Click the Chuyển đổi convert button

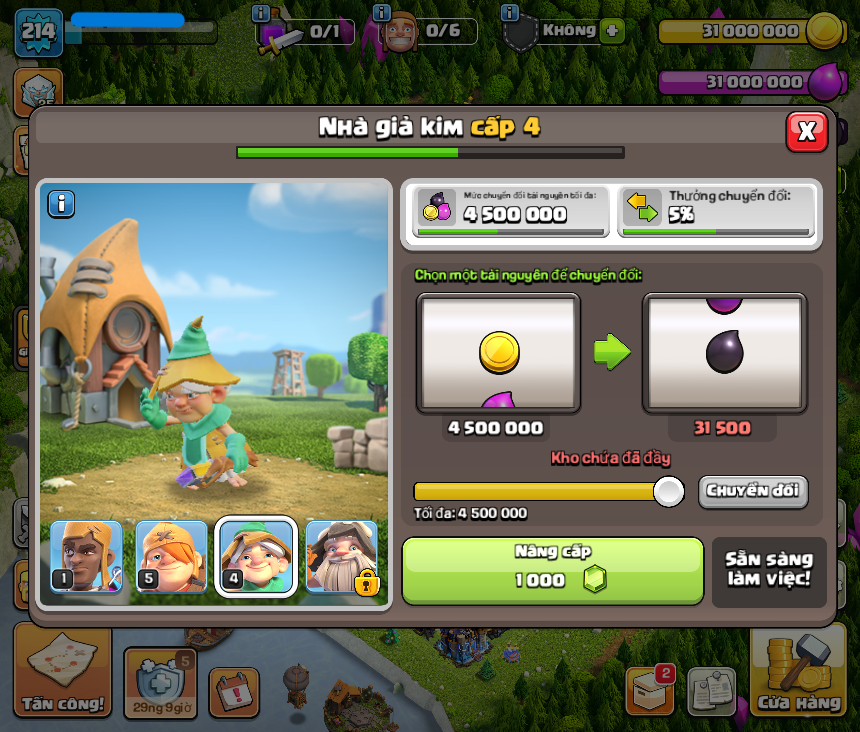(753, 491)
